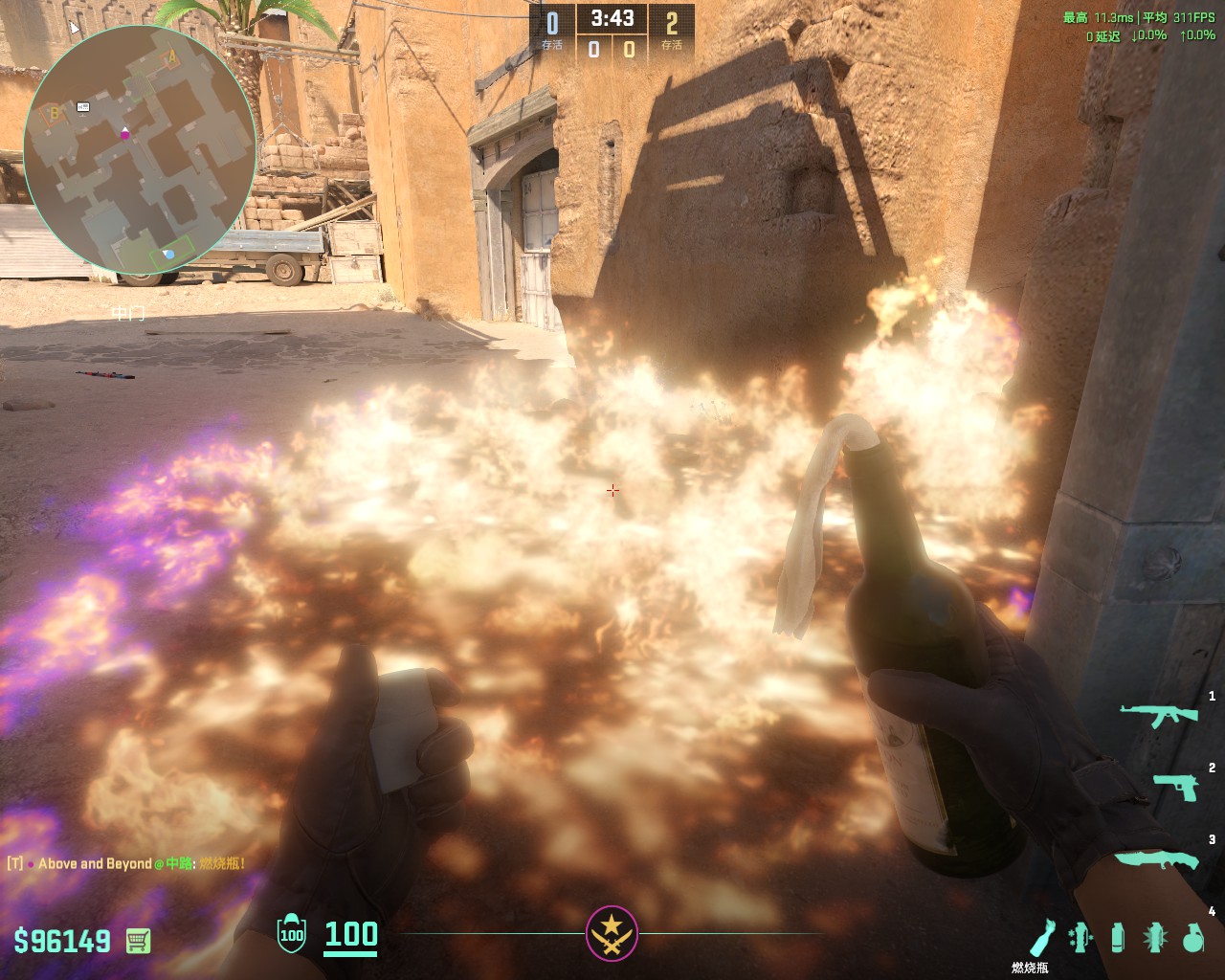Pick the decoy grenade icon
This screenshot has height=980, width=1225.
[x=1080, y=937]
